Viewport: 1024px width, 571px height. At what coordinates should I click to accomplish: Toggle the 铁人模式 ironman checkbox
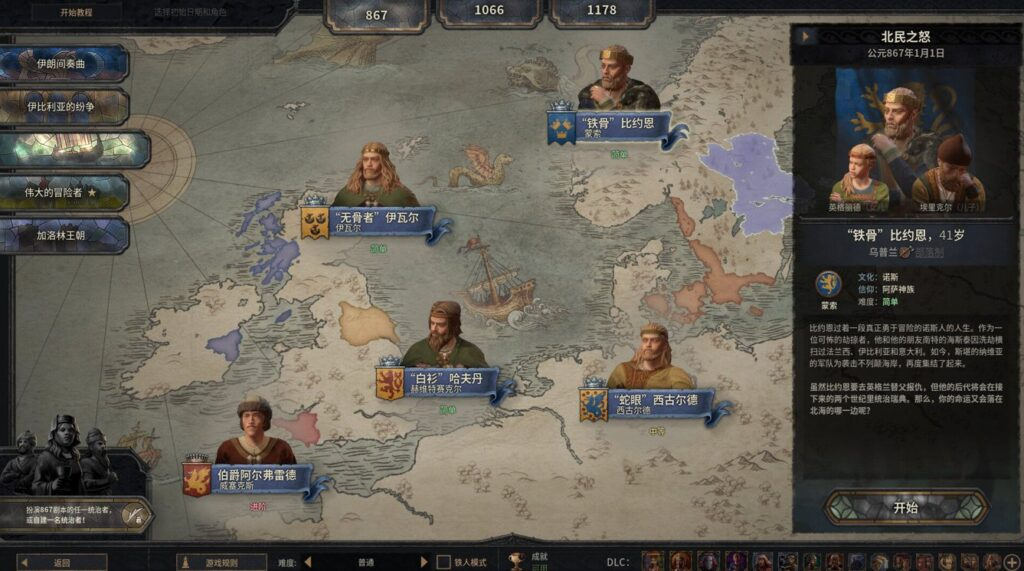(x=444, y=563)
